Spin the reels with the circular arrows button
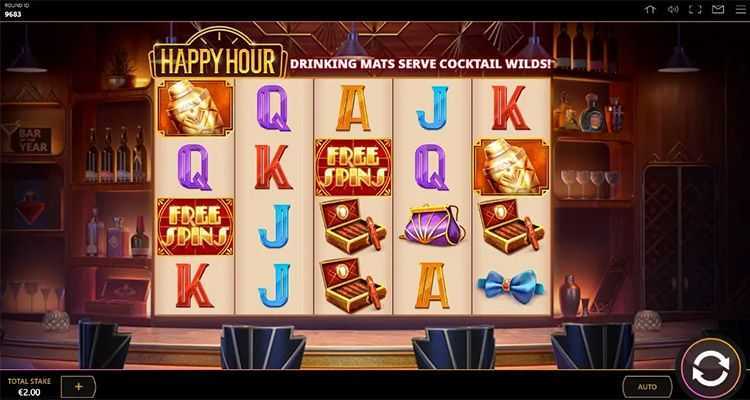The height and width of the screenshot is (400, 750). point(711,368)
